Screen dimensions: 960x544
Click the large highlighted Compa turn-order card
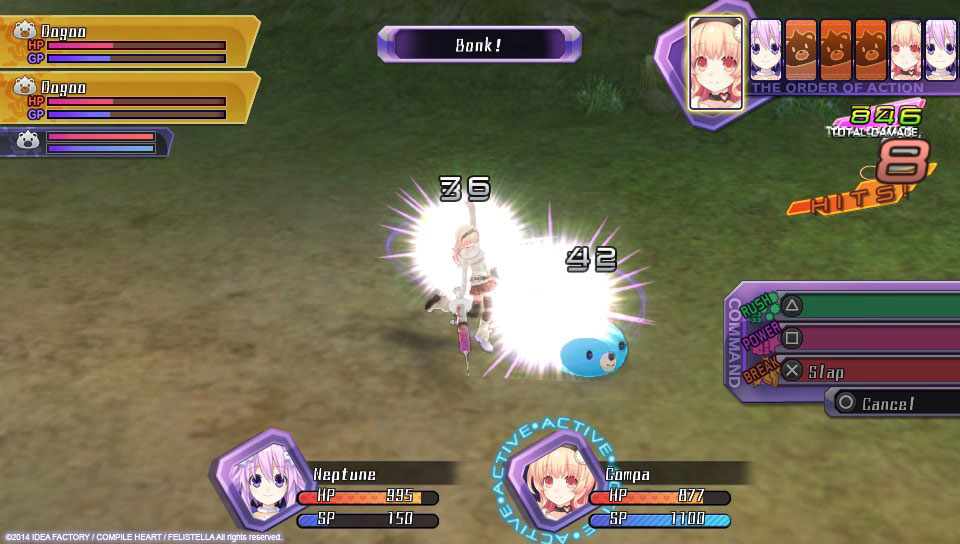pyautogui.click(x=715, y=62)
